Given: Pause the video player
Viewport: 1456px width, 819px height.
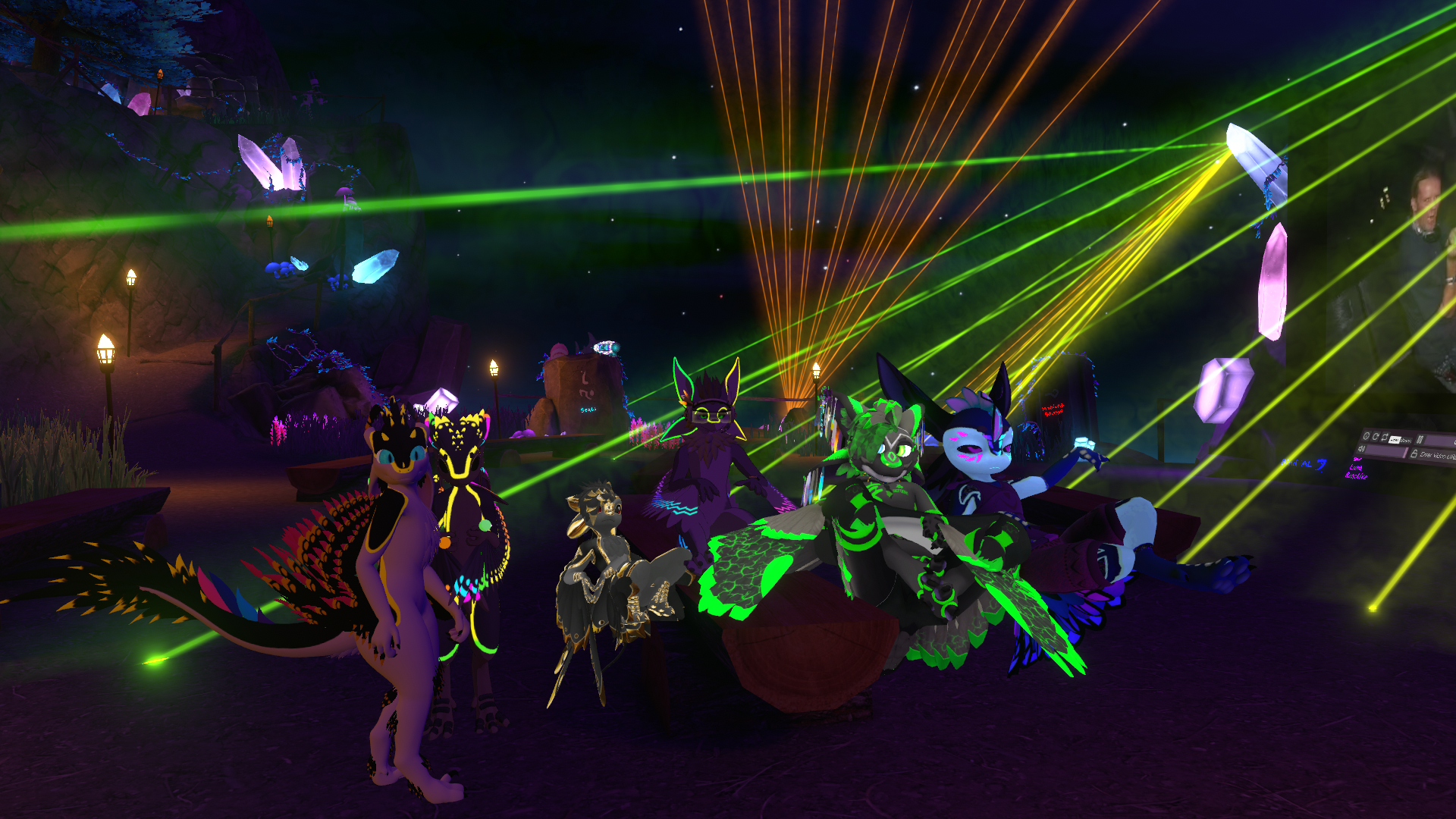Looking at the screenshot, I should pyautogui.click(x=1420, y=440).
